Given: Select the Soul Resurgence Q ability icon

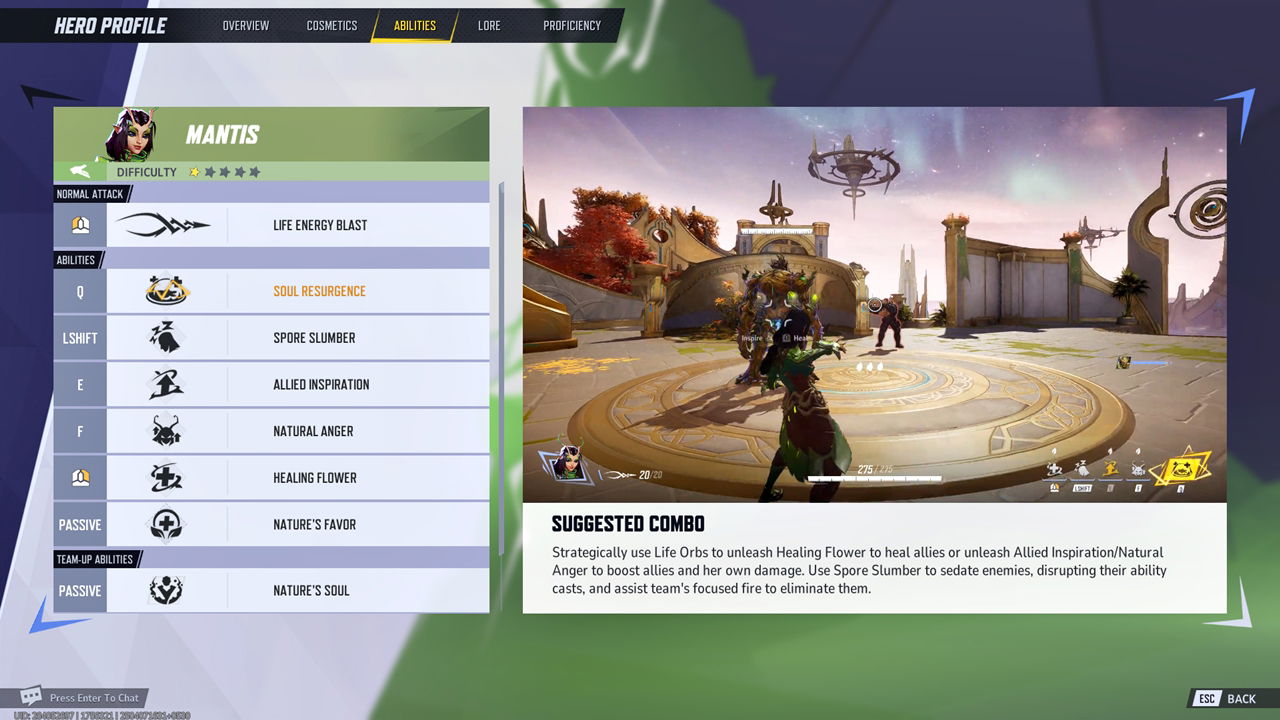Looking at the screenshot, I should 166,291.
